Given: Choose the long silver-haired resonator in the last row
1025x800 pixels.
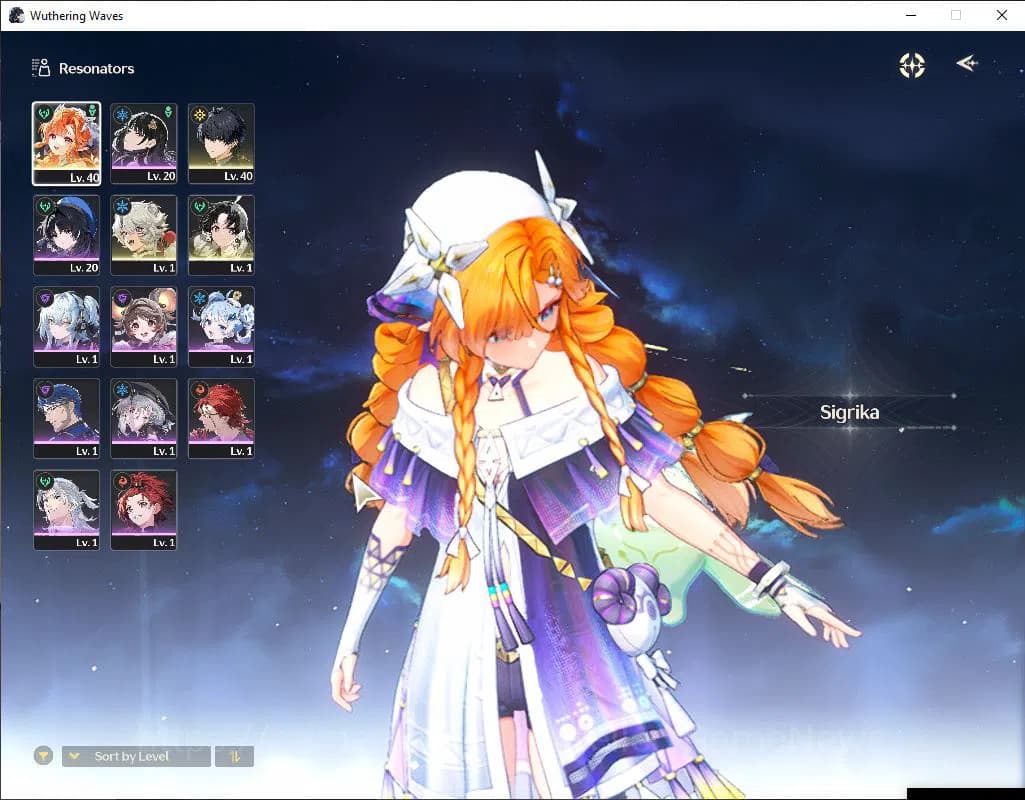Looking at the screenshot, I should pyautogui.click(x=66, y=510).
